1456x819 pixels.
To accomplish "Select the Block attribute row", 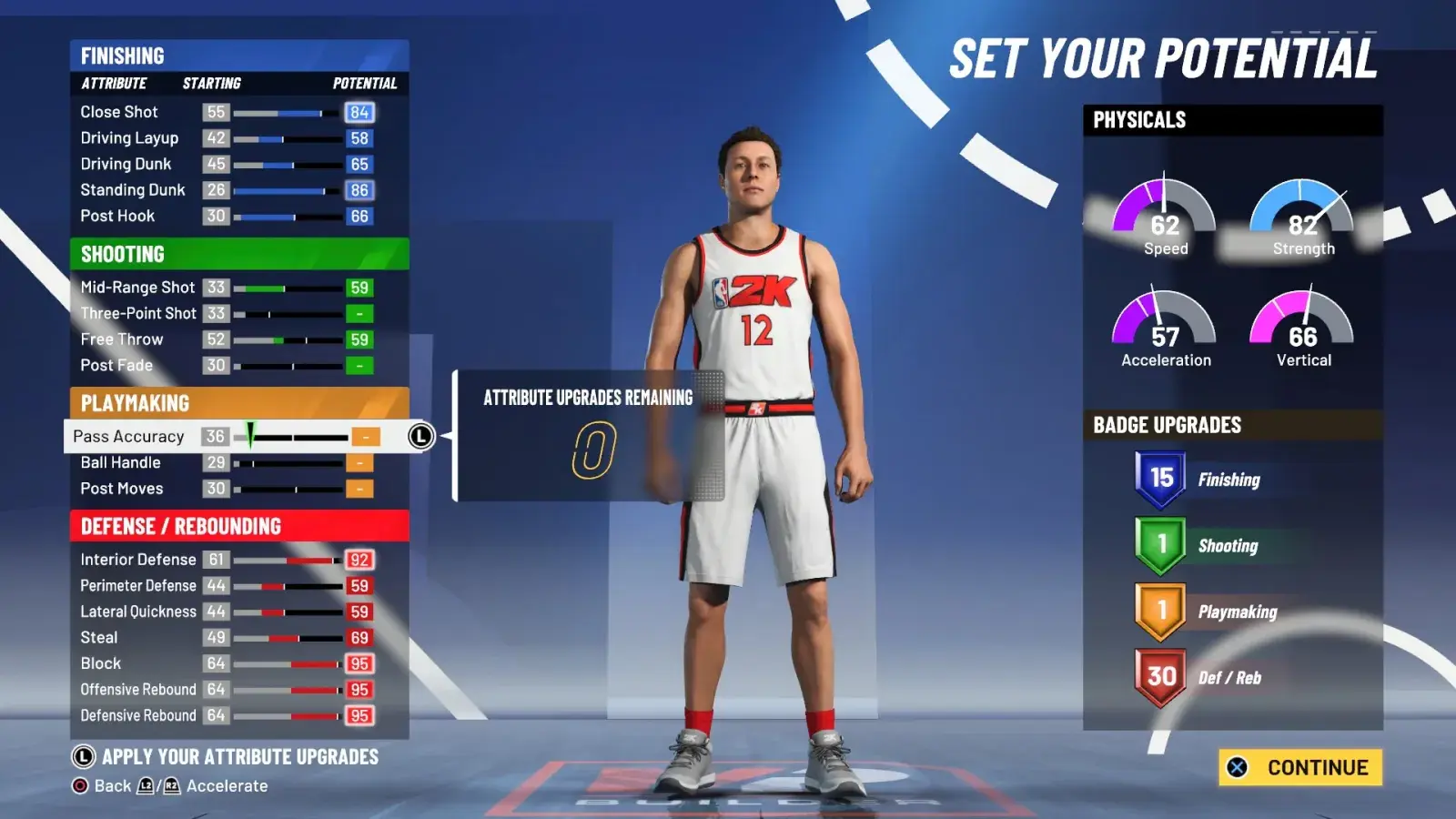I will coord(227,663).
